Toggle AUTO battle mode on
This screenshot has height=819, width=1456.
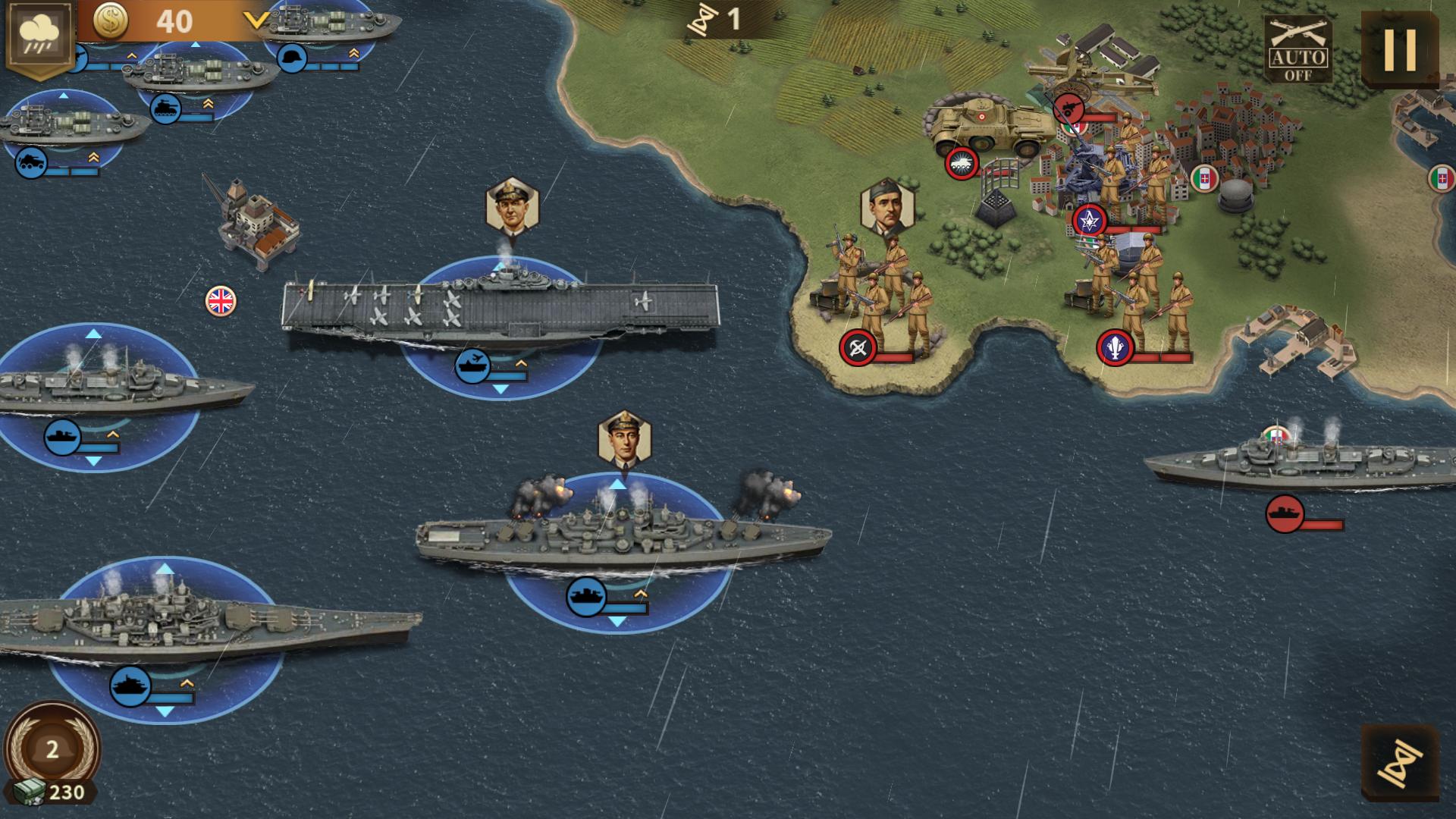pos(1300,48)
